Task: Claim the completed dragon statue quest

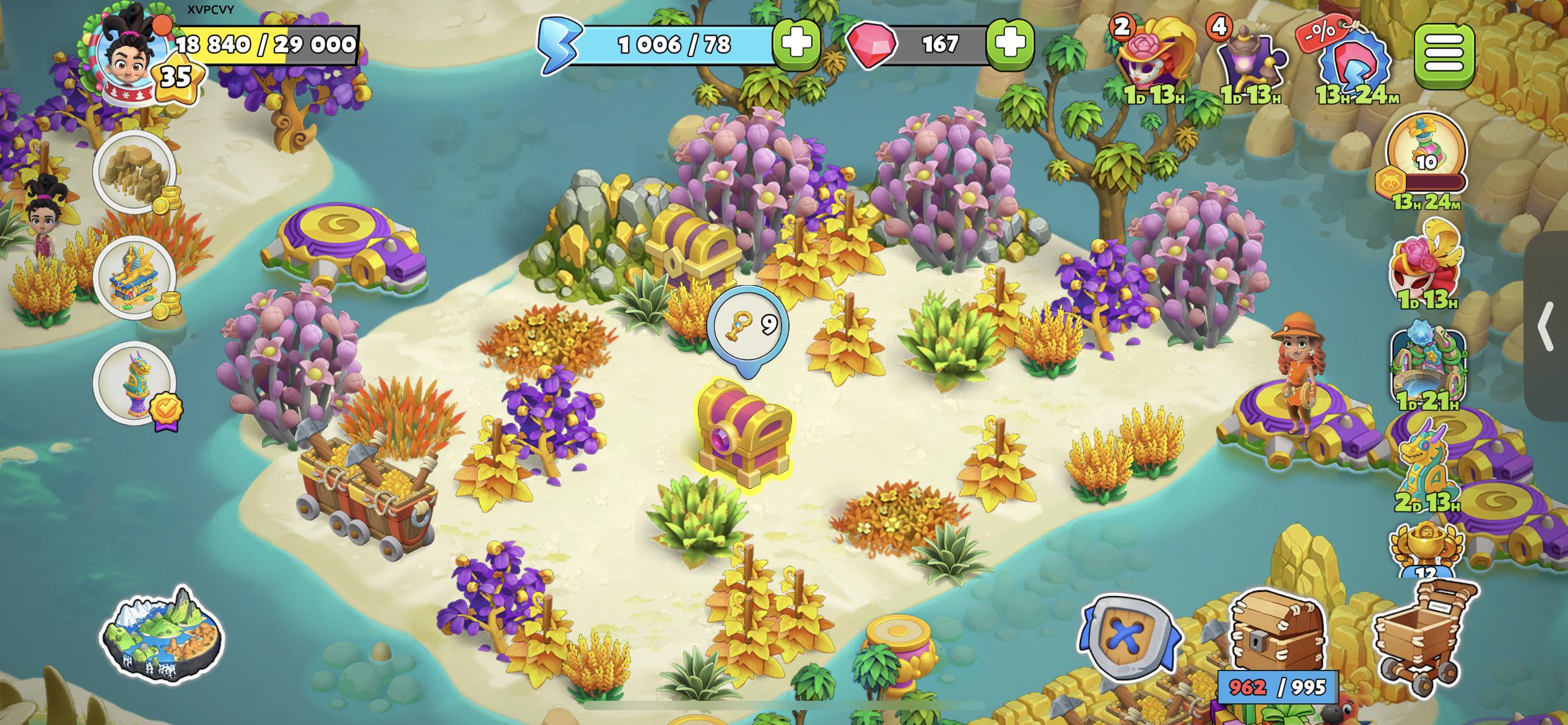Action: [134, 382]
